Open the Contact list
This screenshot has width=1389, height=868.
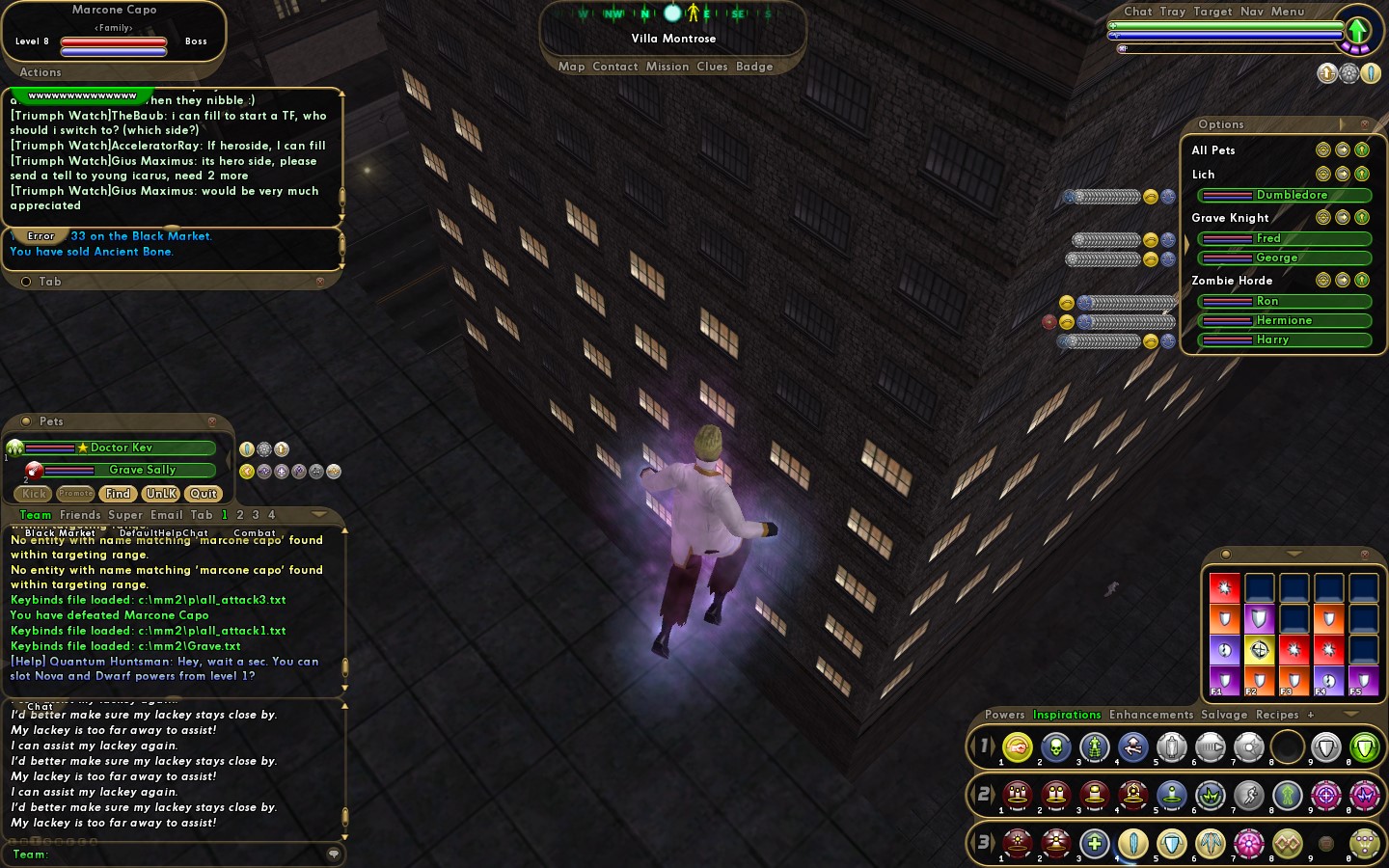pos(615,67)
